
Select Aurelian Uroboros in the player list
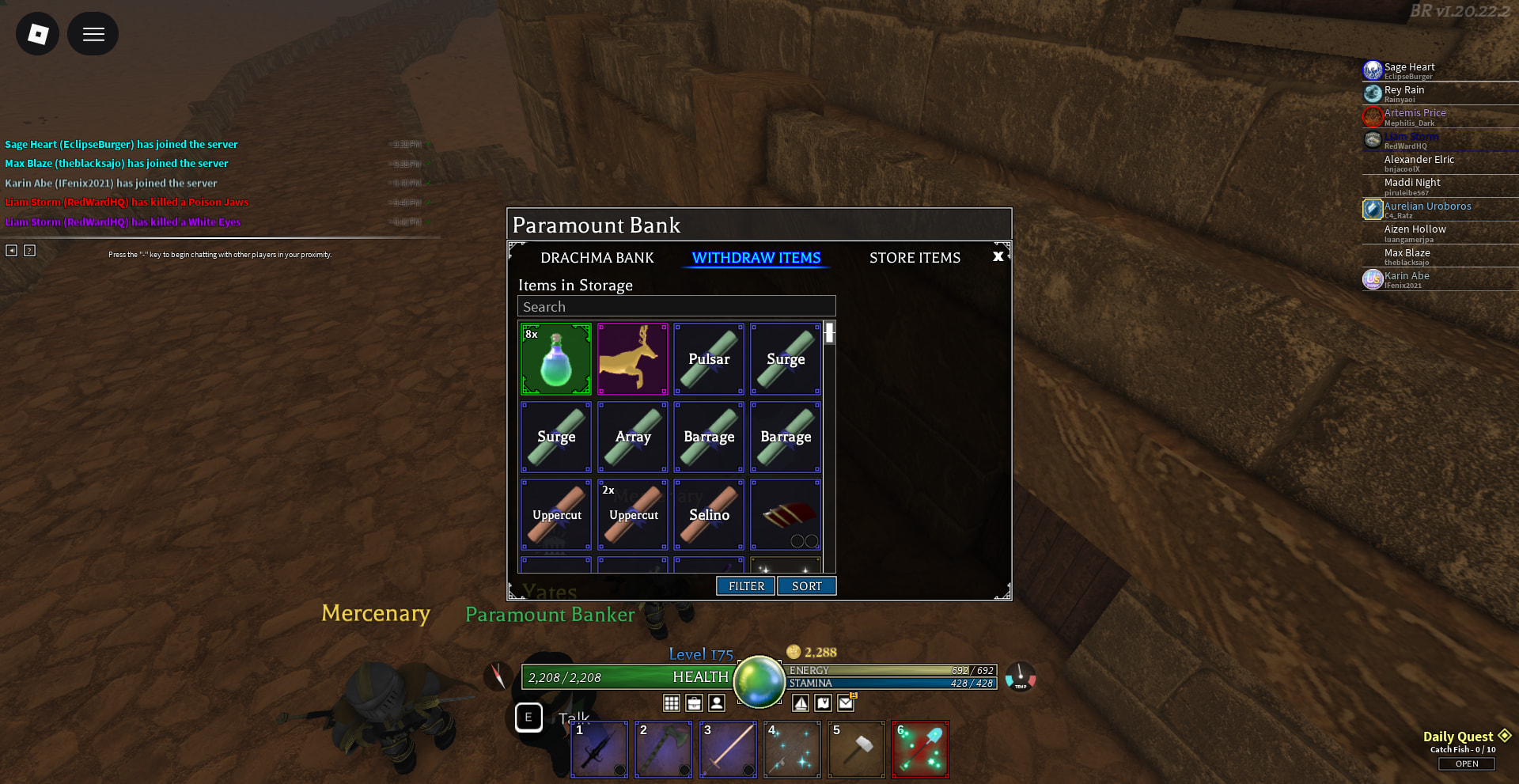point(1427,206)
